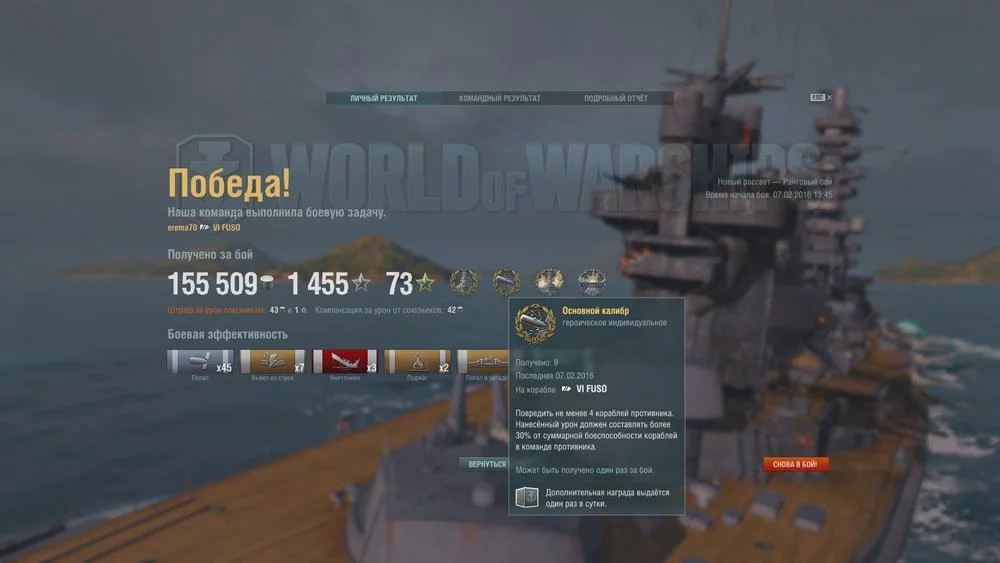Show the Подробный отчёт tab
Screen dimensions: 1000x563
[x=615, y=99]
